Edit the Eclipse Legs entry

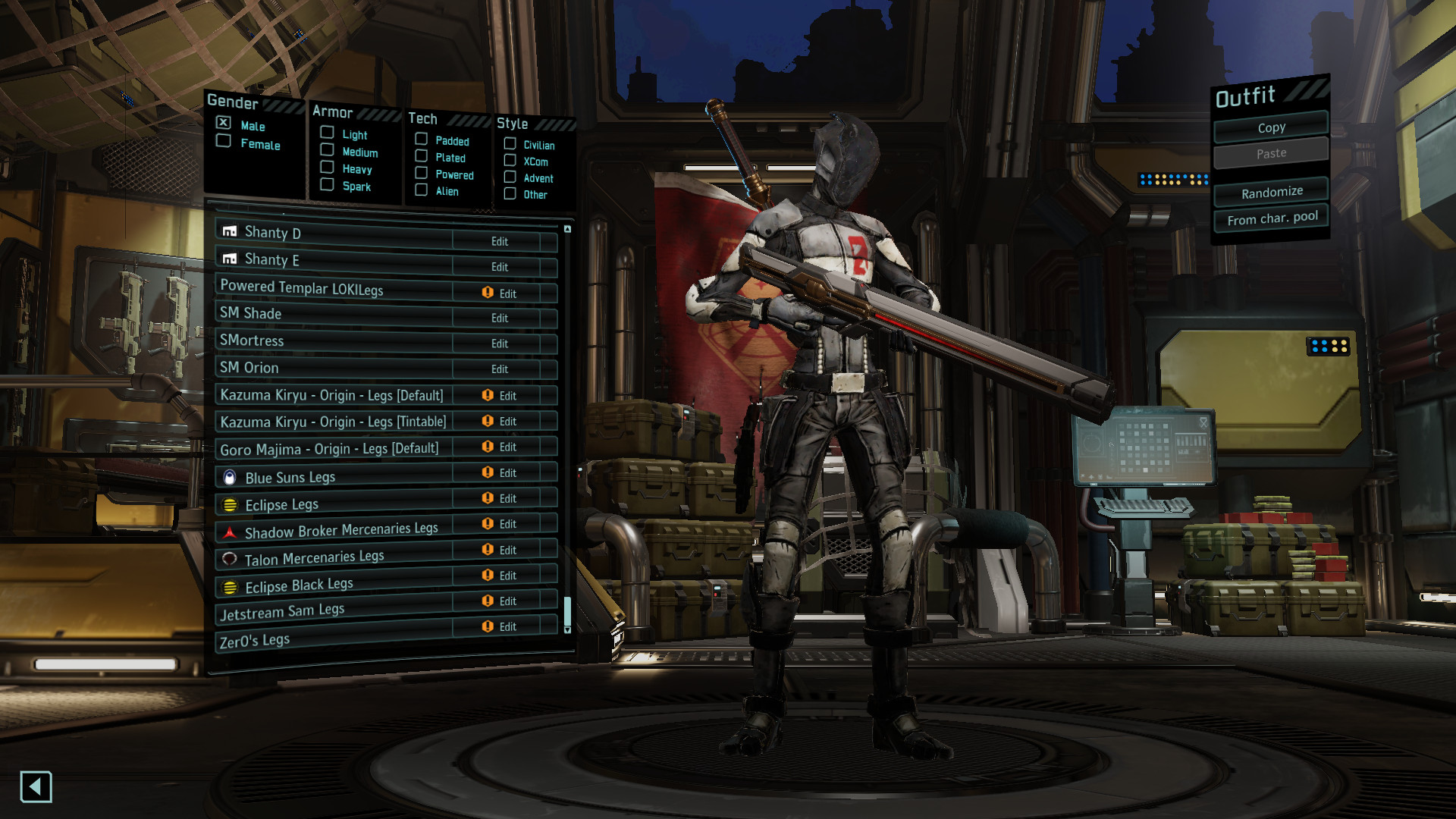[507, 498]
